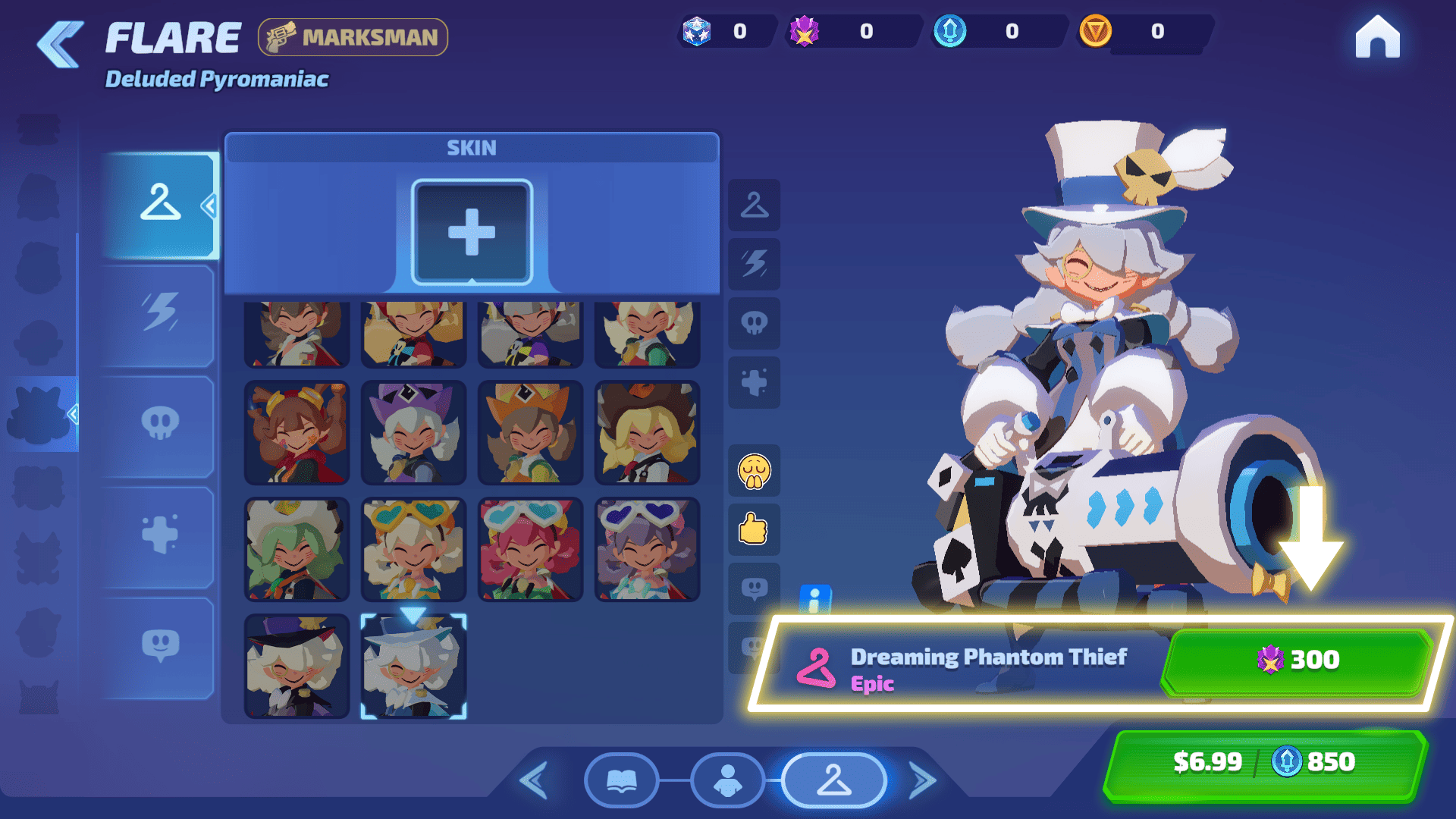The image size is (1456, 819).
Task: Open the empty skin slot with plus sign
Action: (472, 232)
